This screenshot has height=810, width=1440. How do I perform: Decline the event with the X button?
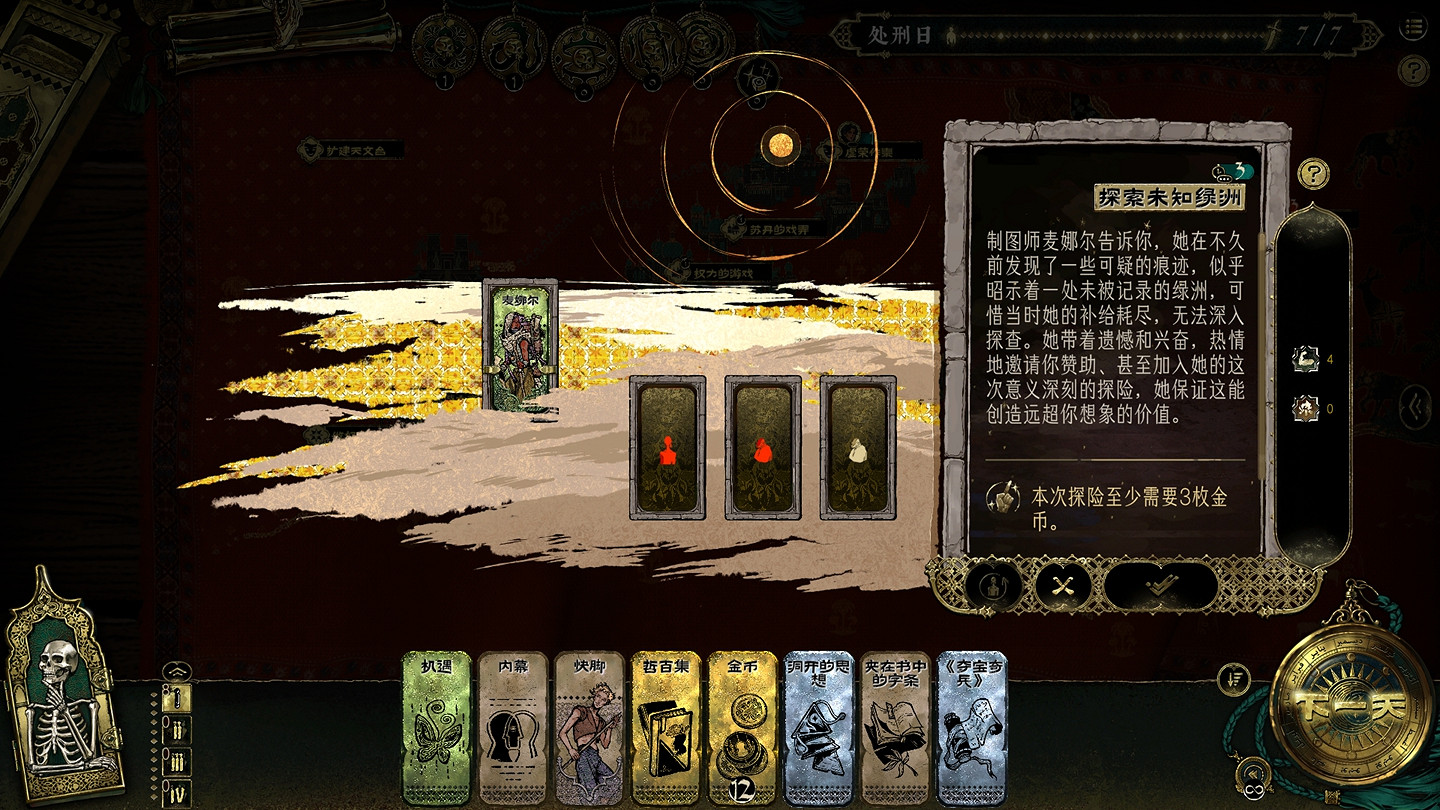pyautogui.click(x=1062, y=587)
